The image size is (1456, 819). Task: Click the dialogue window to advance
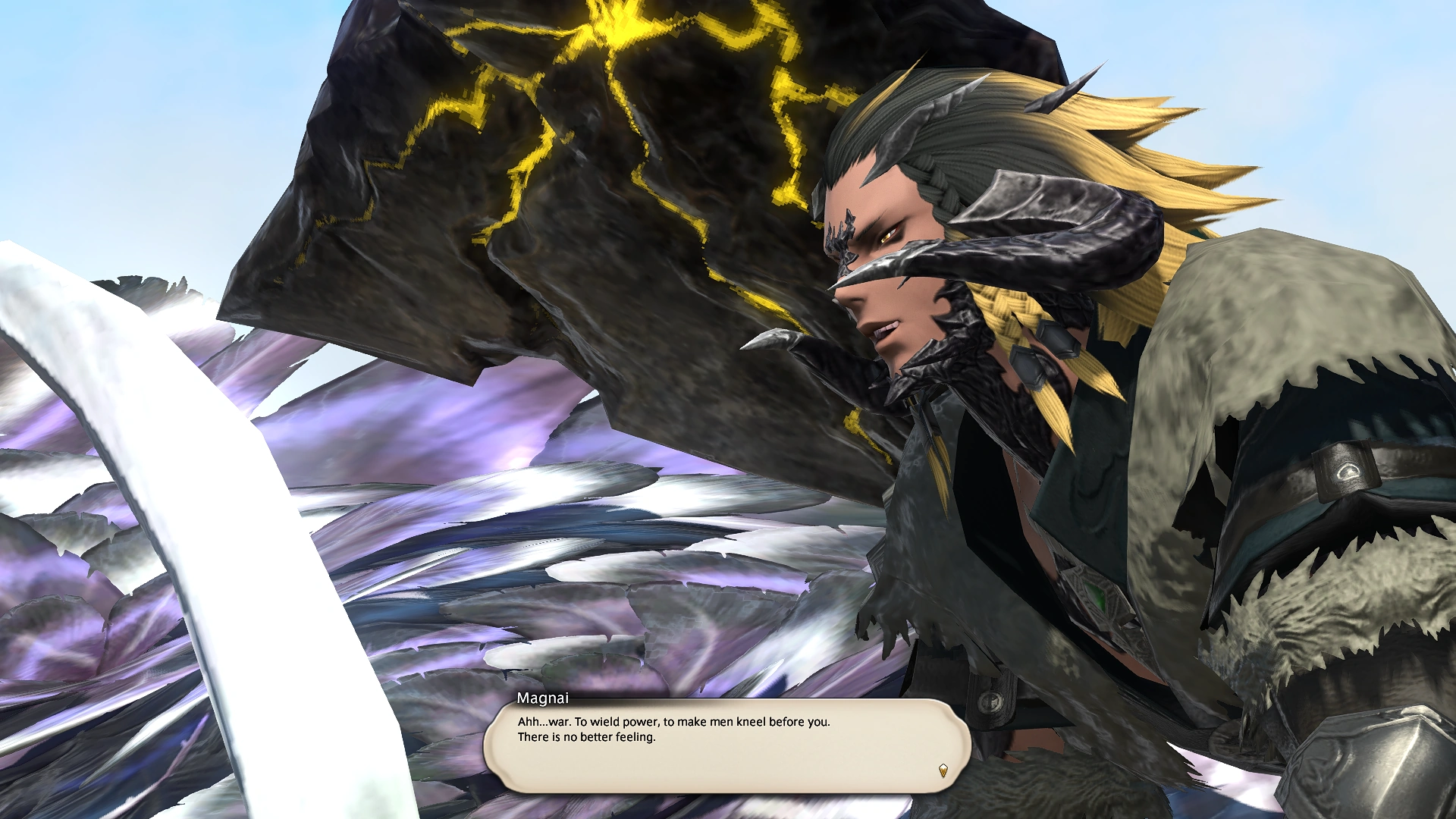click(728, 747)
